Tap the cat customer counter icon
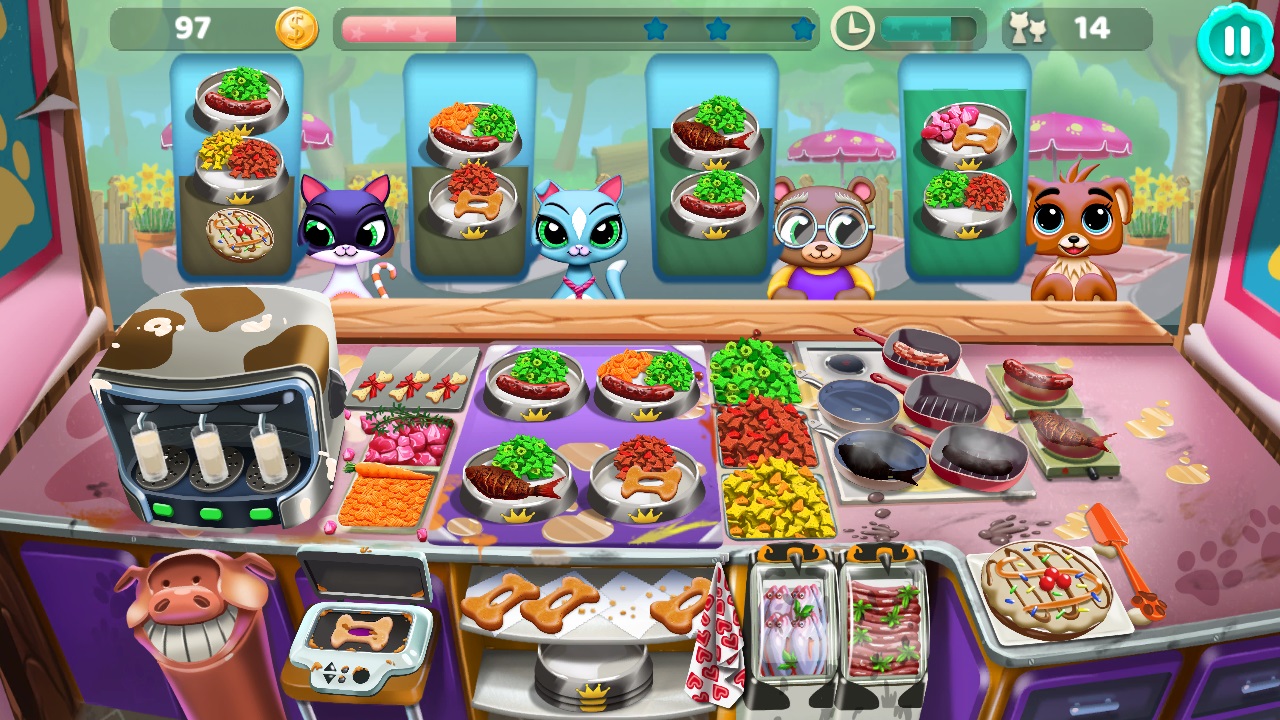 (x=1029, y=27)
